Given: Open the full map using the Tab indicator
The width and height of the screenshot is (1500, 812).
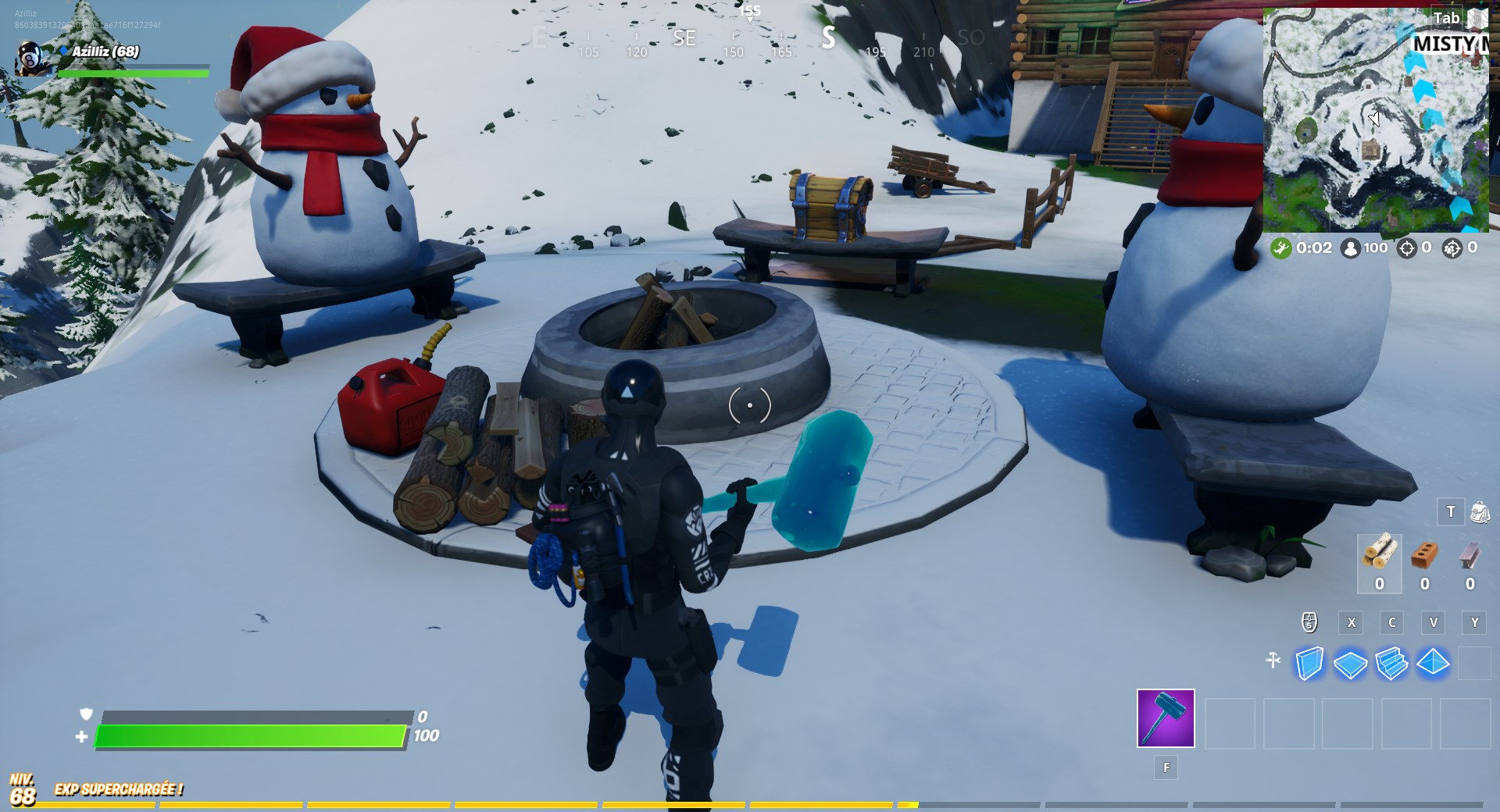Looking at the screenshot, I should [x=1448, y=17].
